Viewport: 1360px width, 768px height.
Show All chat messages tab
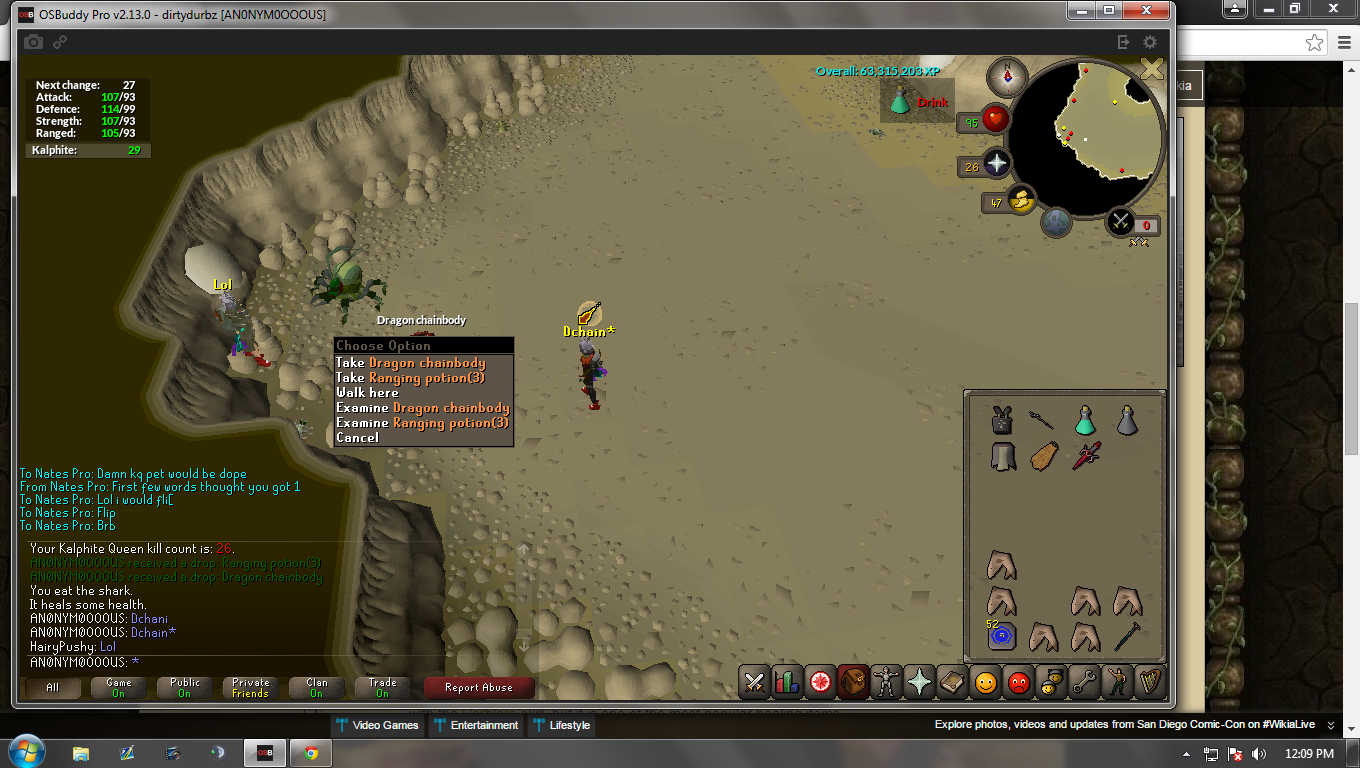pyautogui.click(x=53, y=688)
